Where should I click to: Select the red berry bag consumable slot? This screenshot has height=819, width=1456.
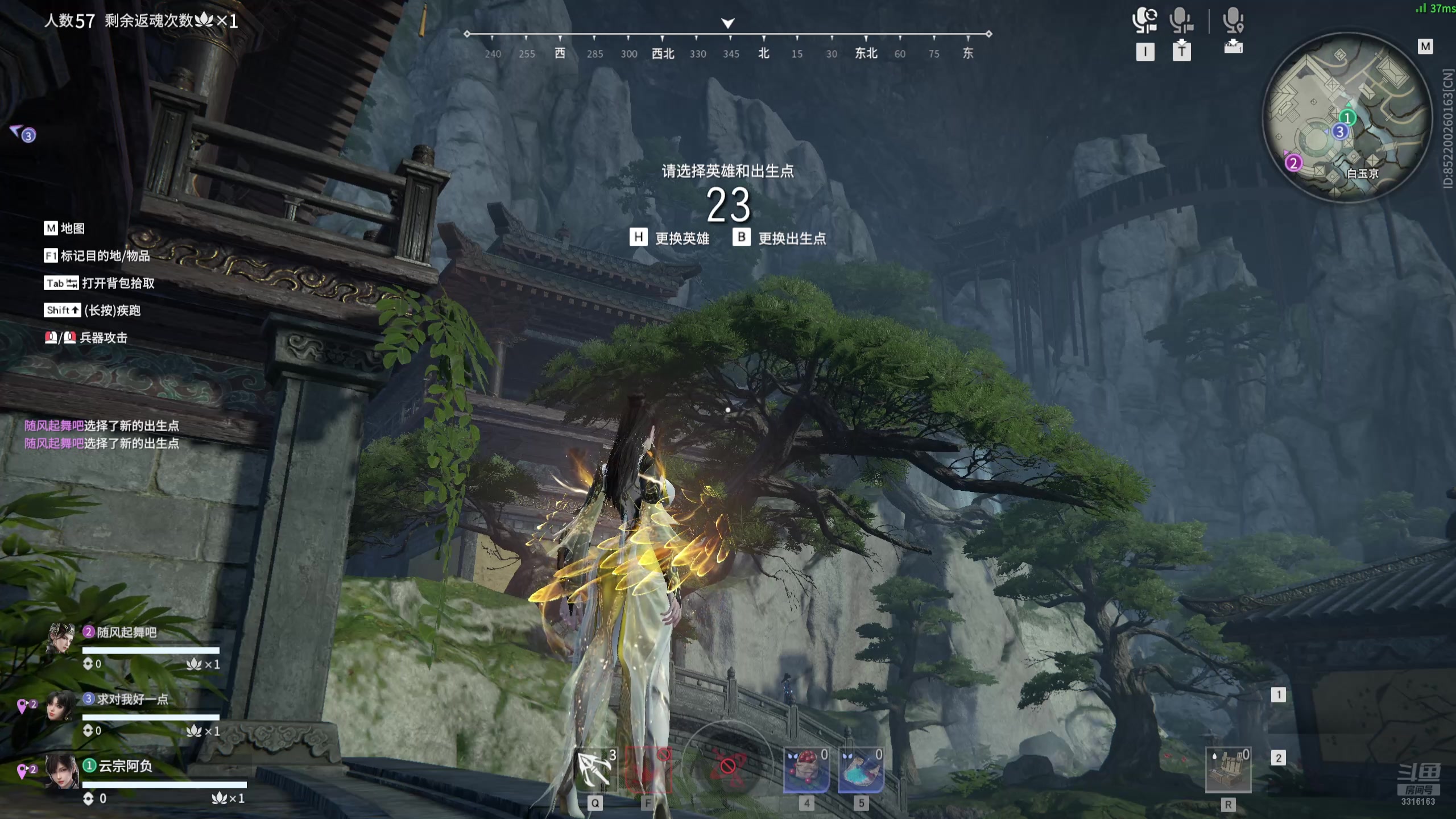coord(806,770)
